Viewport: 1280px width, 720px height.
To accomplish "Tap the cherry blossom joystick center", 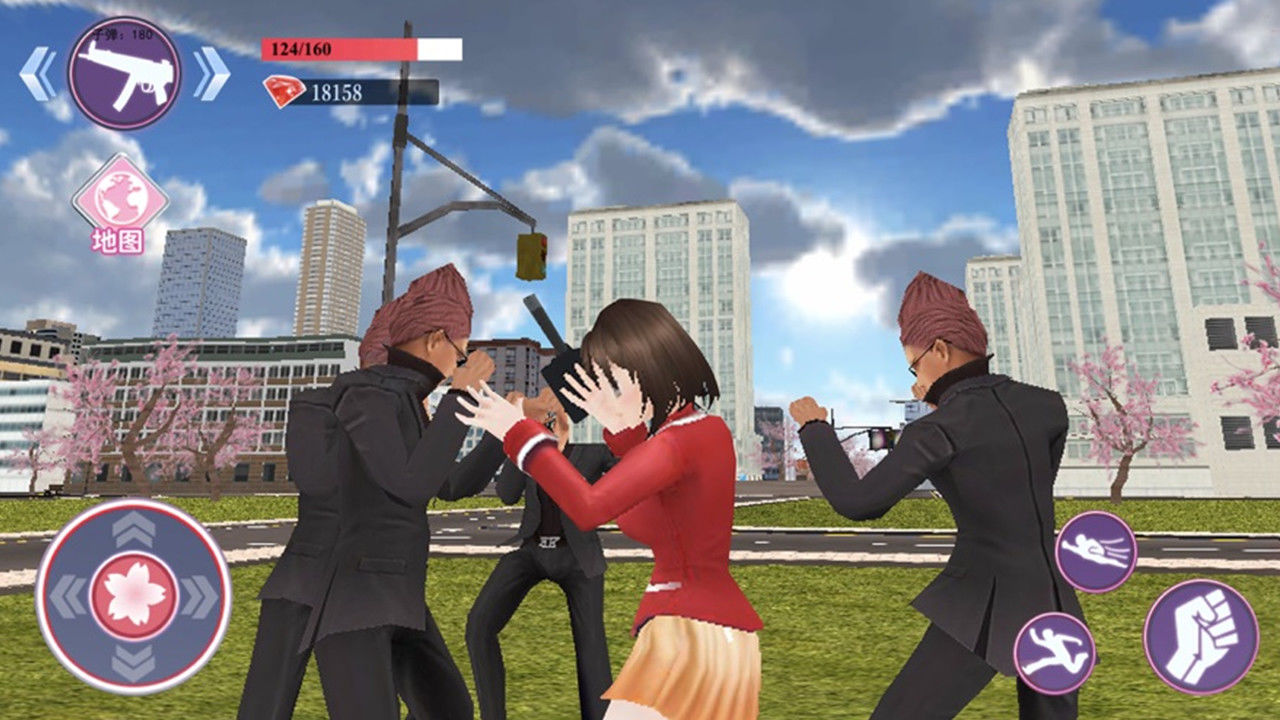I will coord(134,597).
